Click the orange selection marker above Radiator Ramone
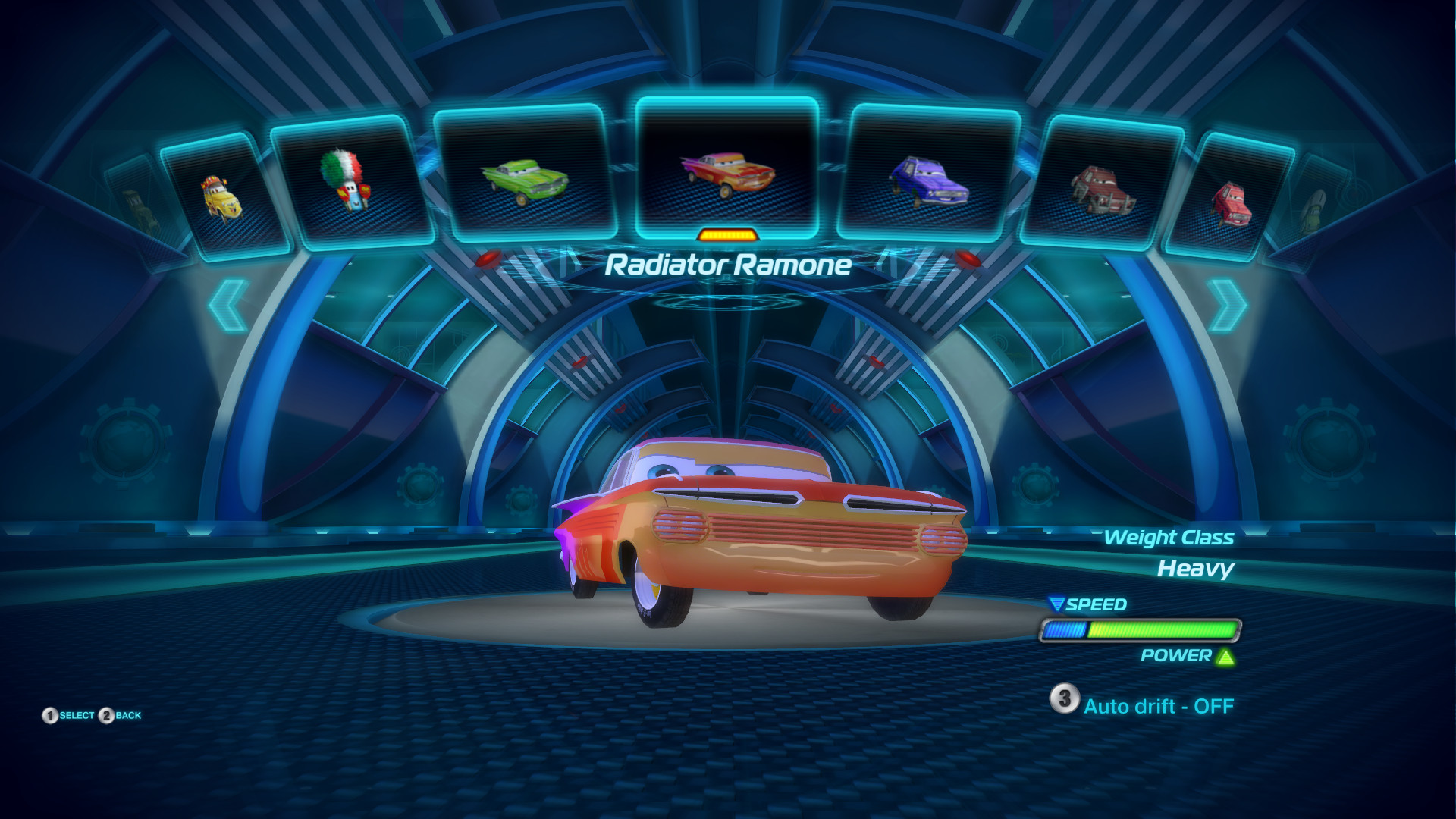This screenshot has height=819, width=1456. [727, 234]
